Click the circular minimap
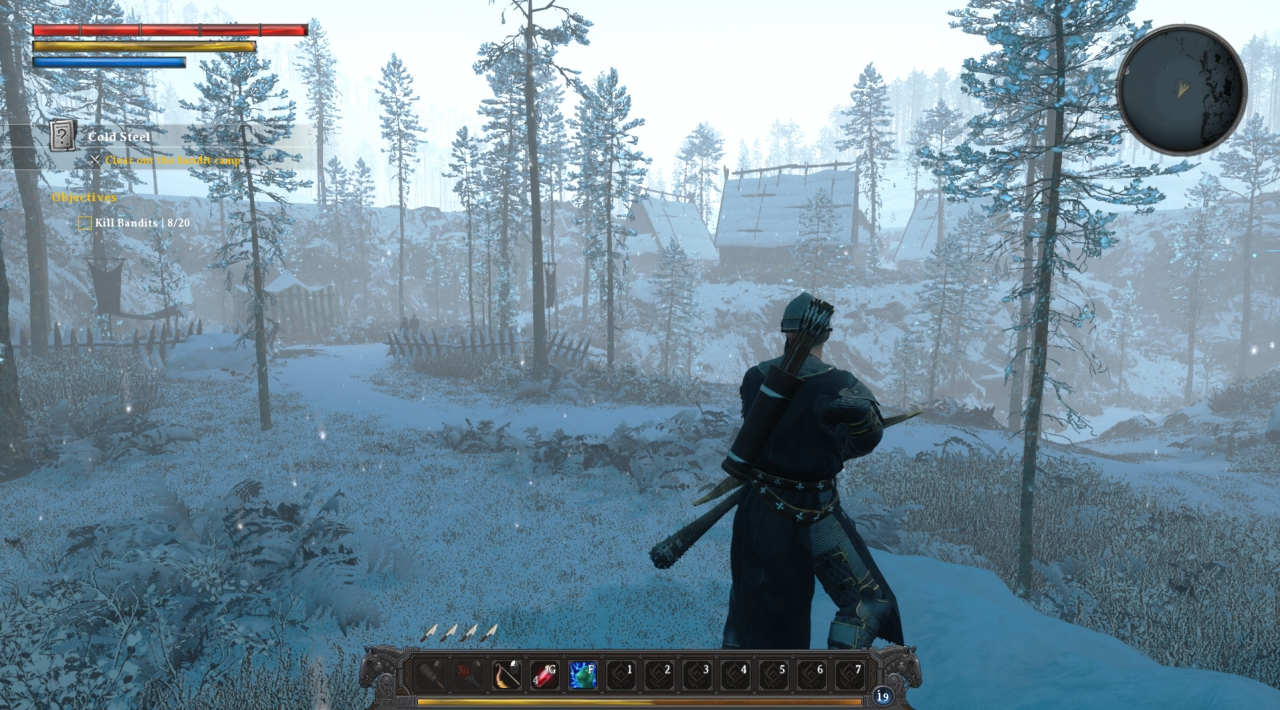Viewport: 1280px width, 710px height. 1181,90
